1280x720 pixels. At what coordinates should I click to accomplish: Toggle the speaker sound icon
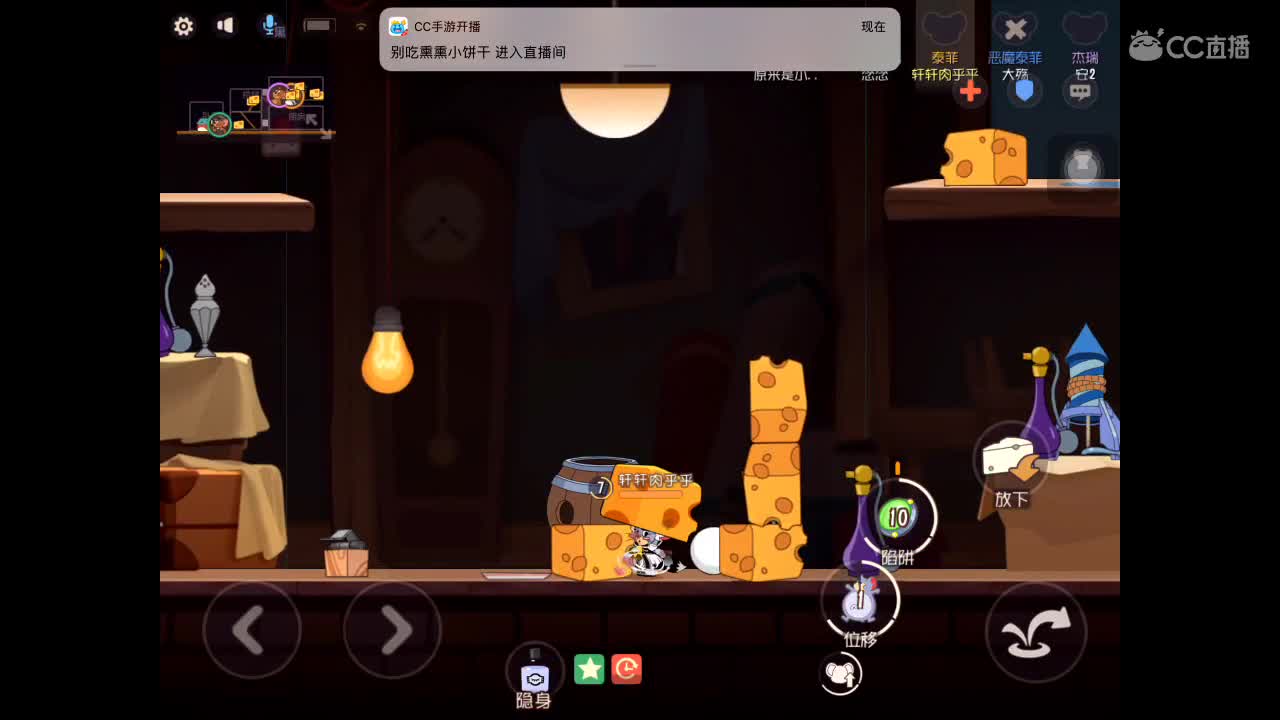tap(226, 27)
